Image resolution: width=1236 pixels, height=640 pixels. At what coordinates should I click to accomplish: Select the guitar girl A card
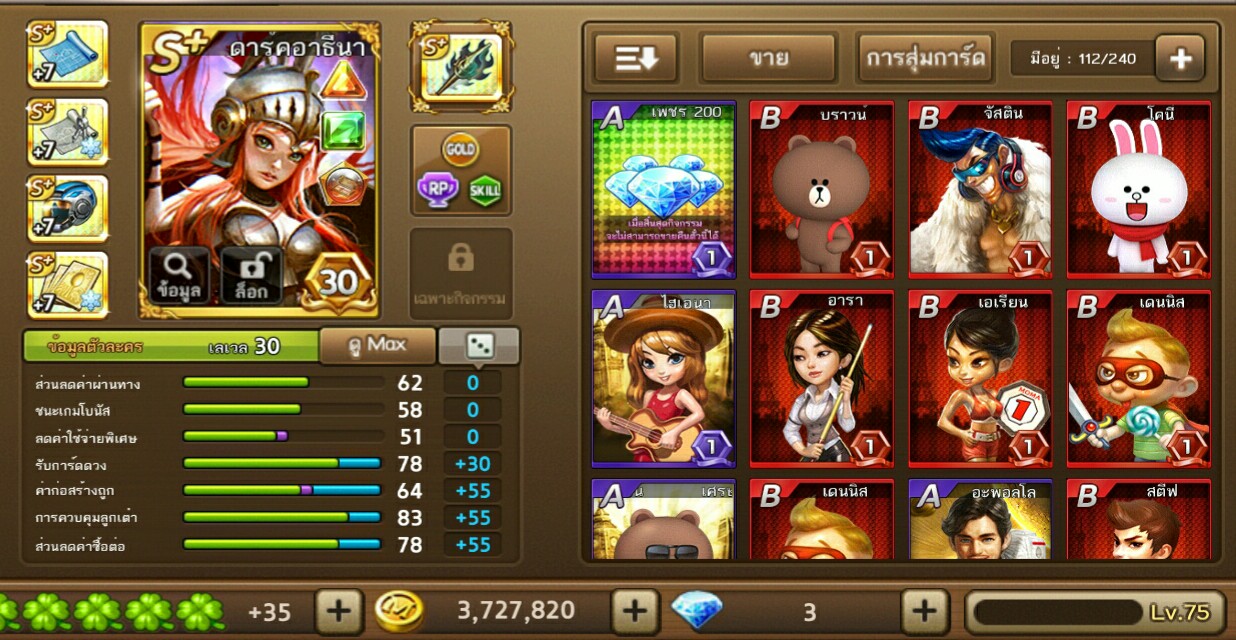pos(664,379)
